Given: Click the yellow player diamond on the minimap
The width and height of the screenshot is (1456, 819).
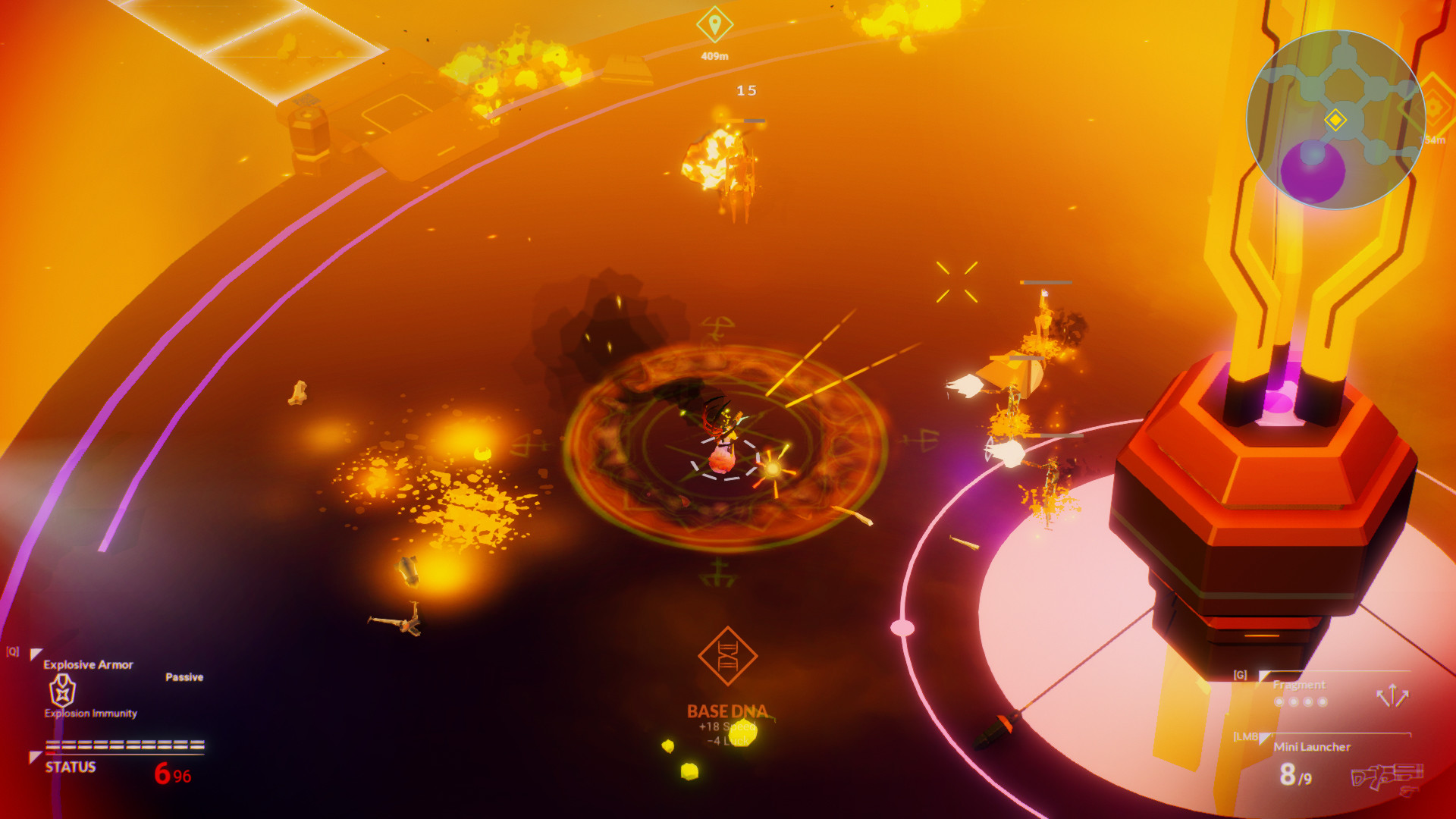Looking at the screenshot, I should click(1335, 120).
